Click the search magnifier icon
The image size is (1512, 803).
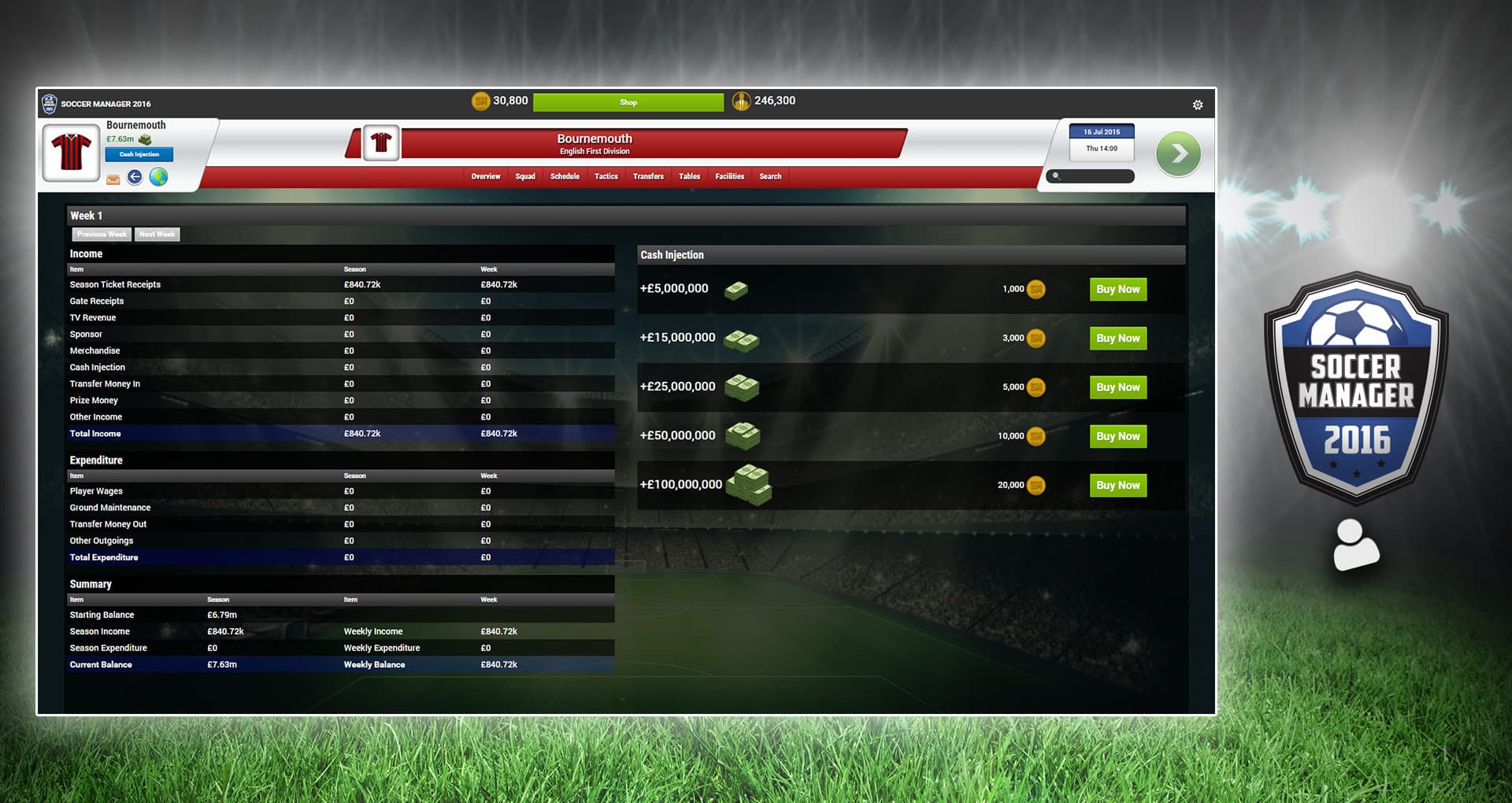click(1054, 176)
